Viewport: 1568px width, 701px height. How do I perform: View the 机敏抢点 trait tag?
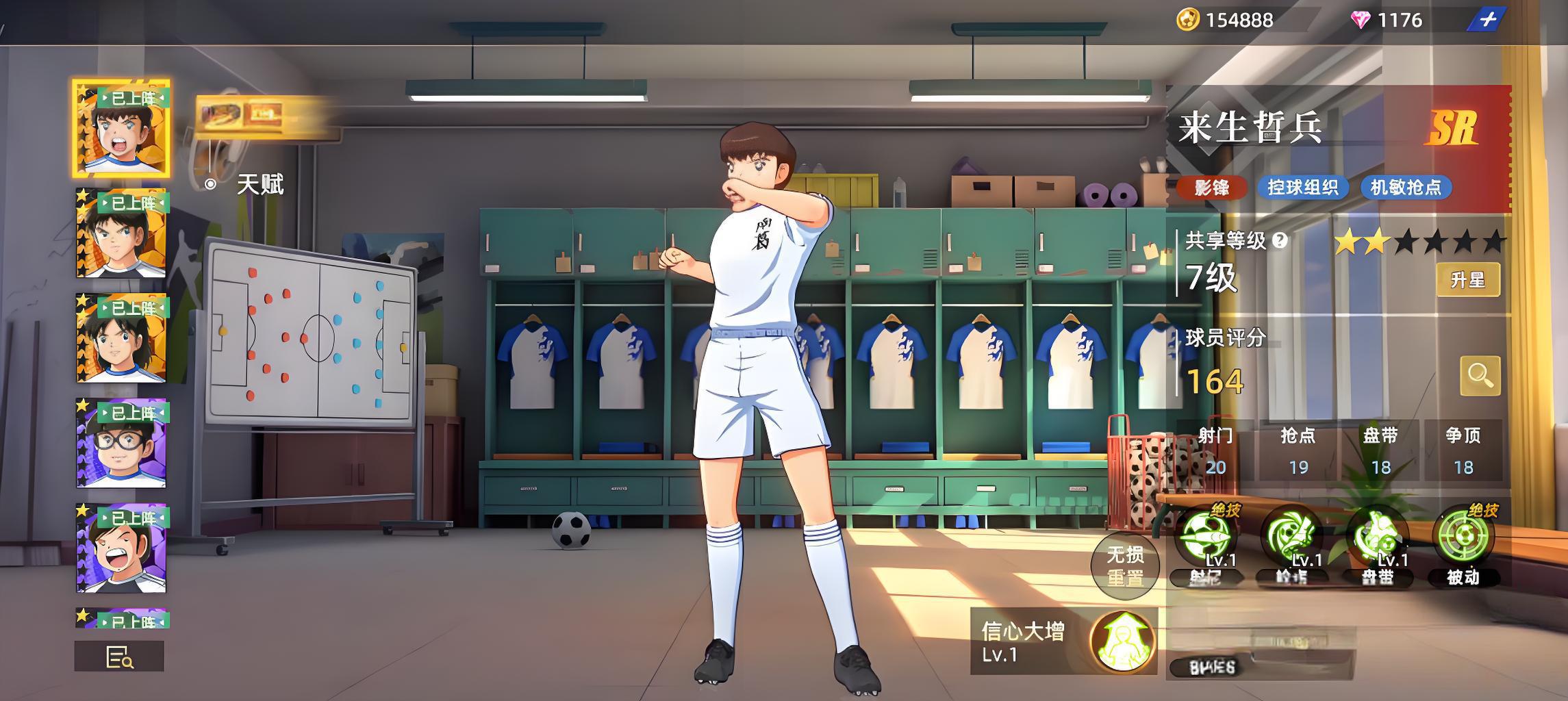(x=1406, y=188)
